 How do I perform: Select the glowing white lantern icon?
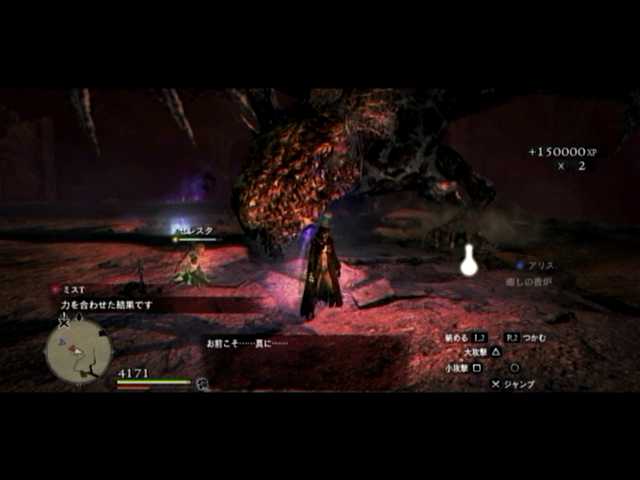click(468, 262)
